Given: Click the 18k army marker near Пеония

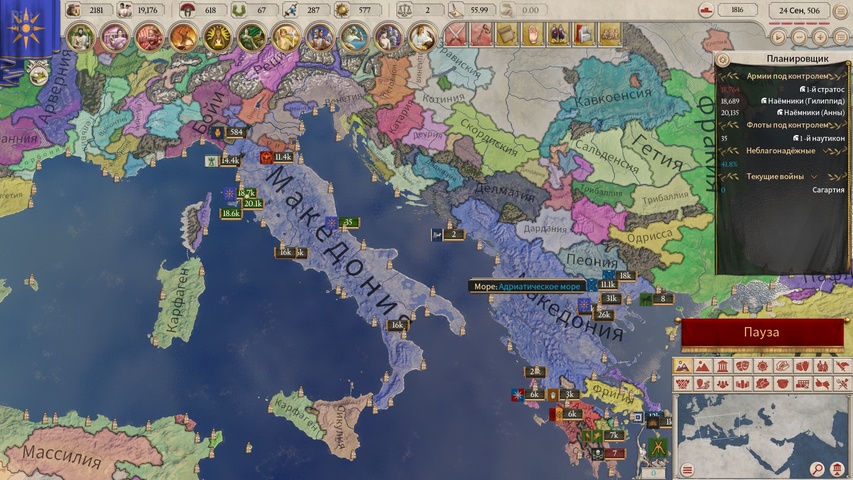Looking at the screenshot, I should click(x=624, y=275).
